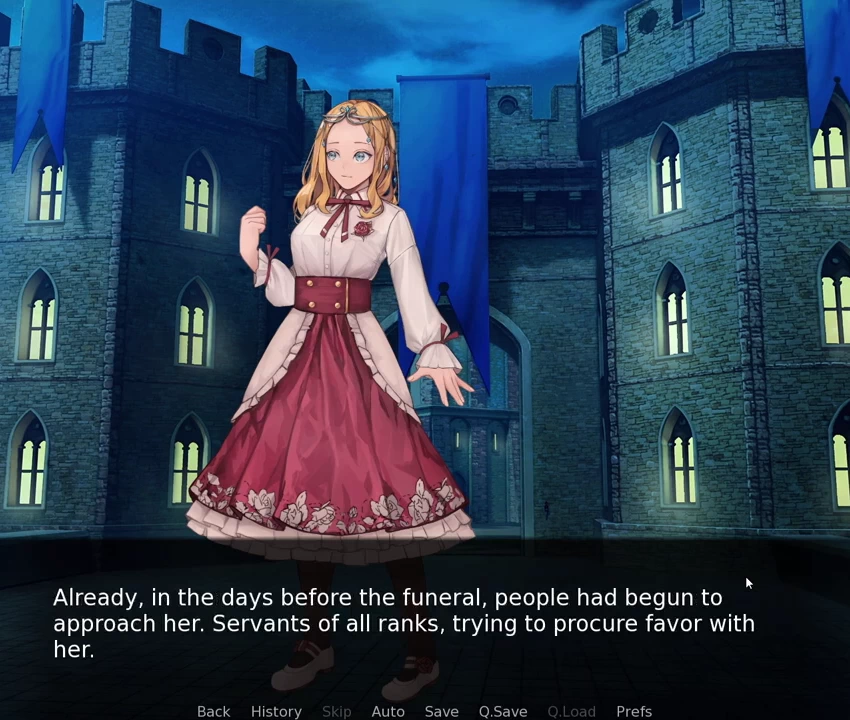Turn on Auto advance
Image resolution: width=850 pixels, height=720 pixels.
388,711
